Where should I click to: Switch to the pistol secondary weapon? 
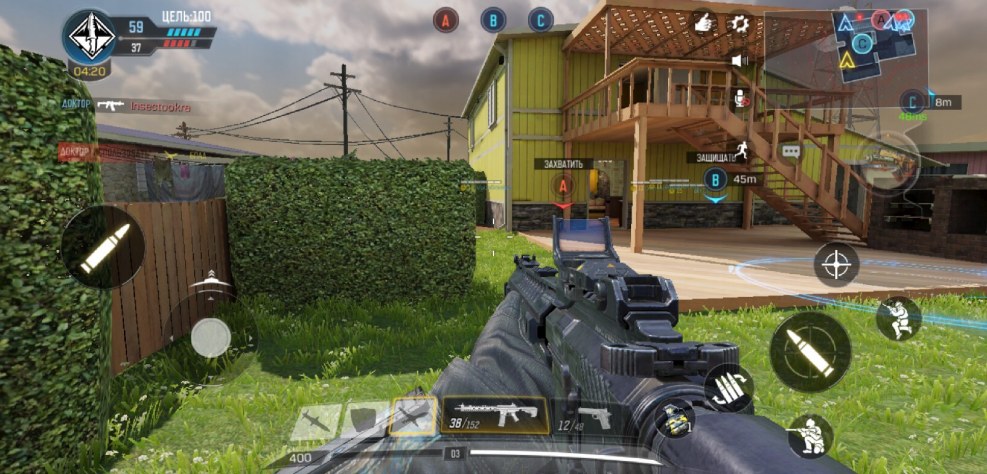[x=584, y=418]
